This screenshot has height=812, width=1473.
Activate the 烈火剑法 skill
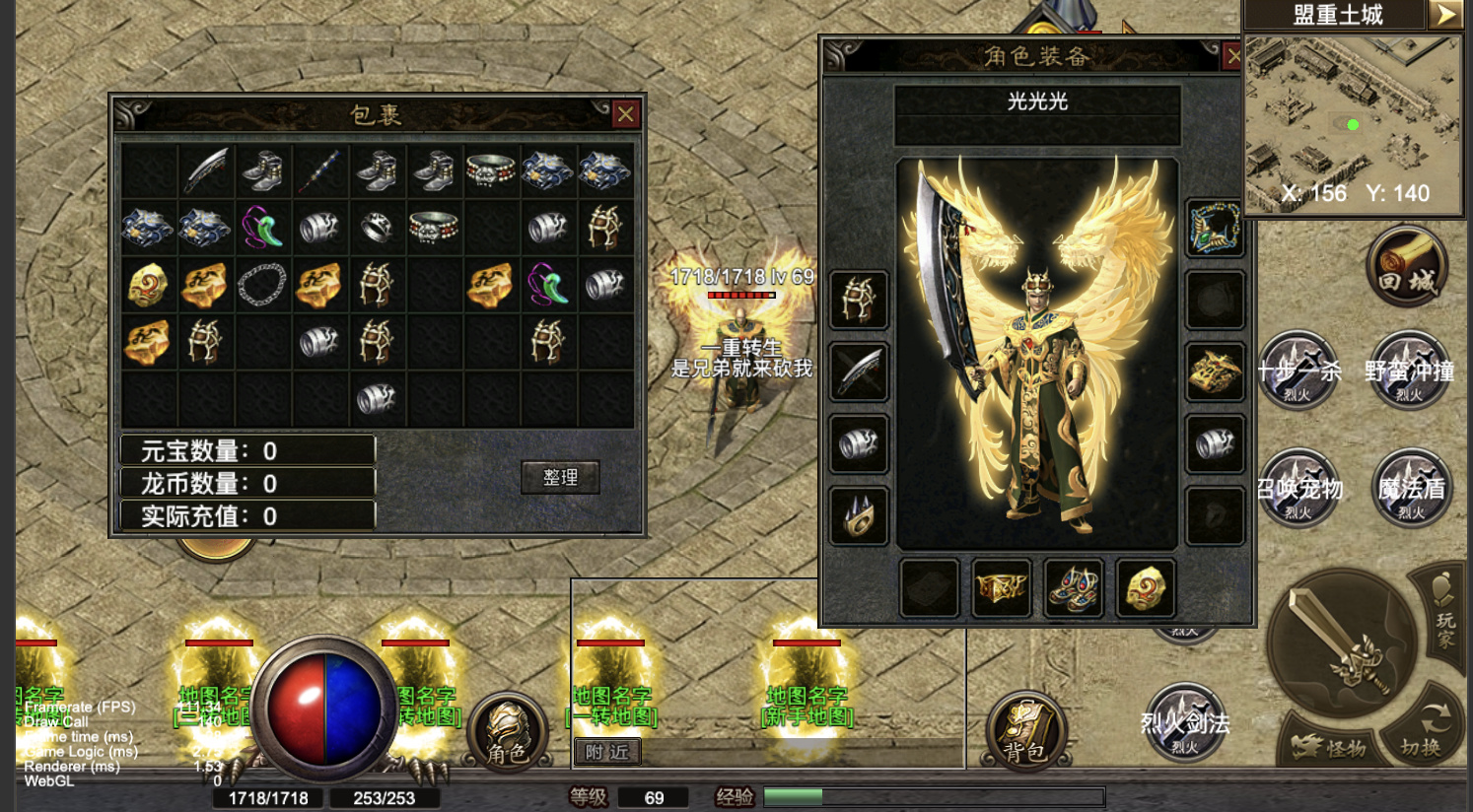point(1184,723)
